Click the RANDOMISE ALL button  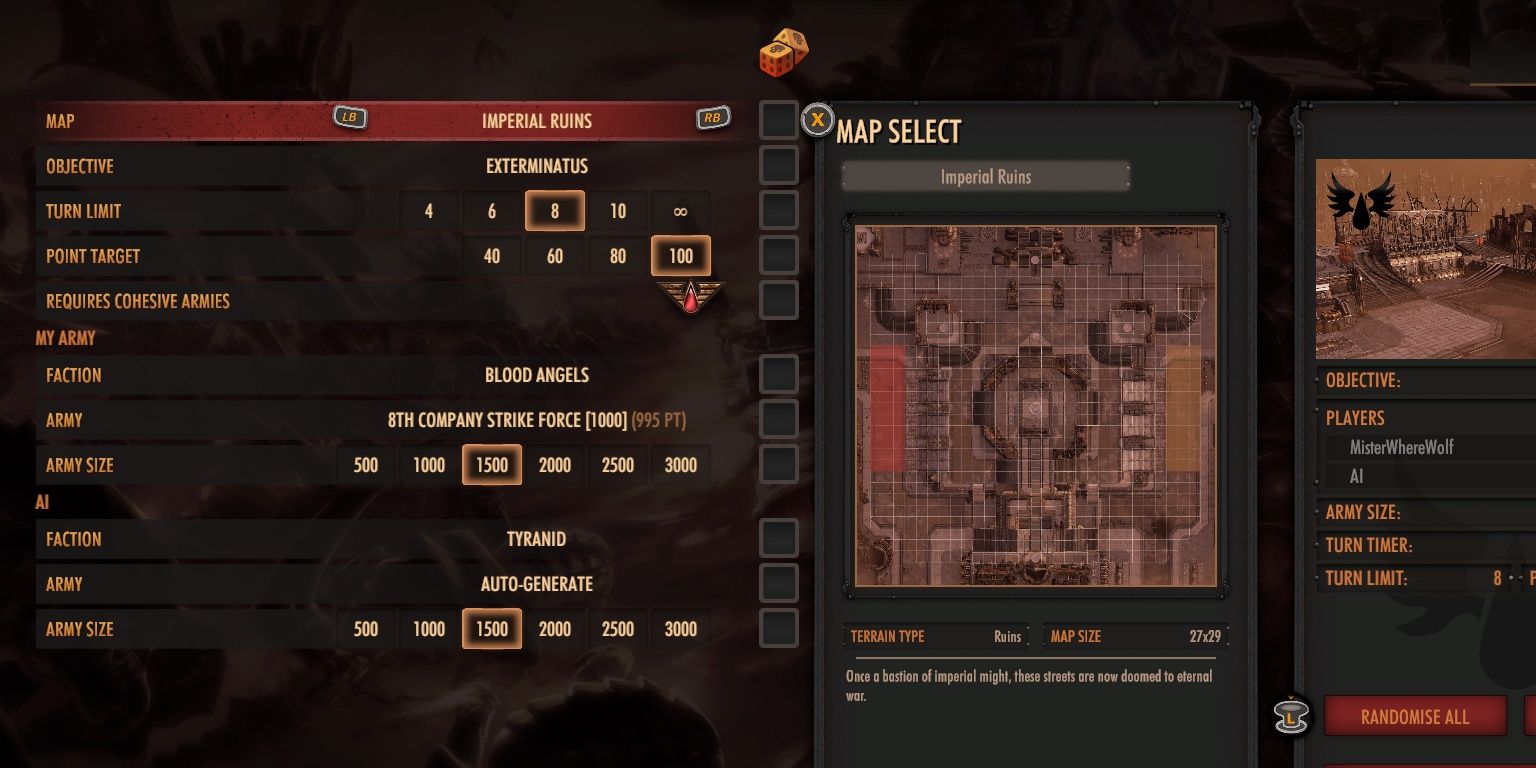click(x=1415, y=716)
